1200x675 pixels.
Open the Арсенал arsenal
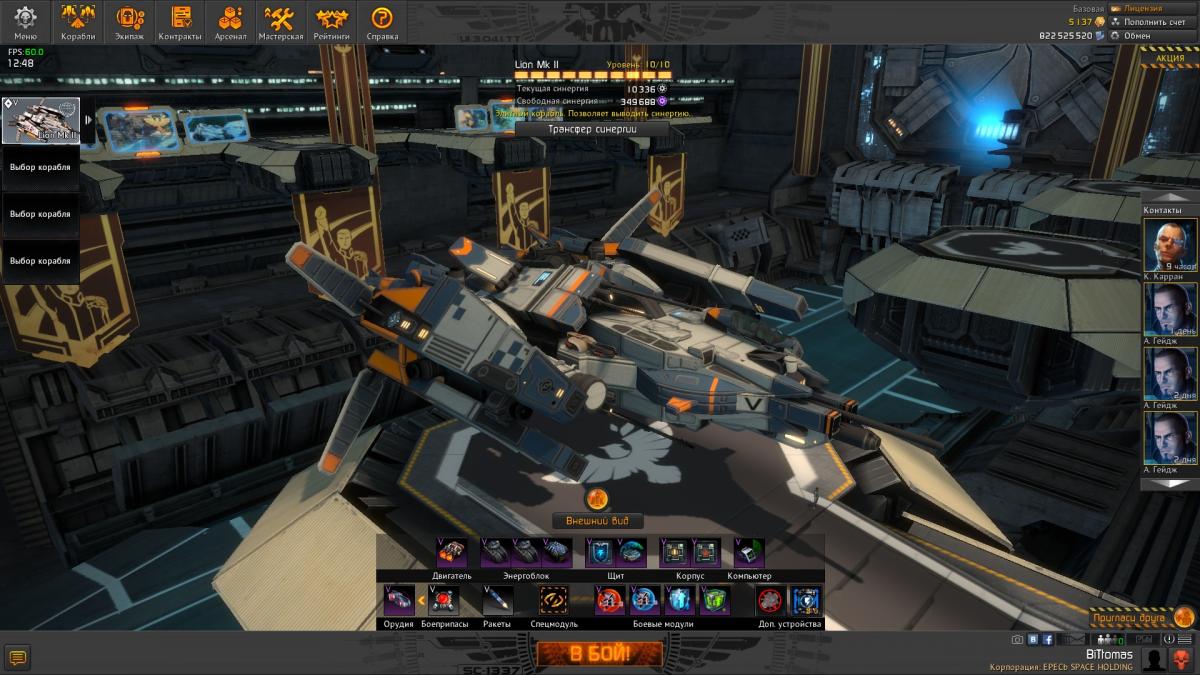pyautogui.click(x=231, y=22)
